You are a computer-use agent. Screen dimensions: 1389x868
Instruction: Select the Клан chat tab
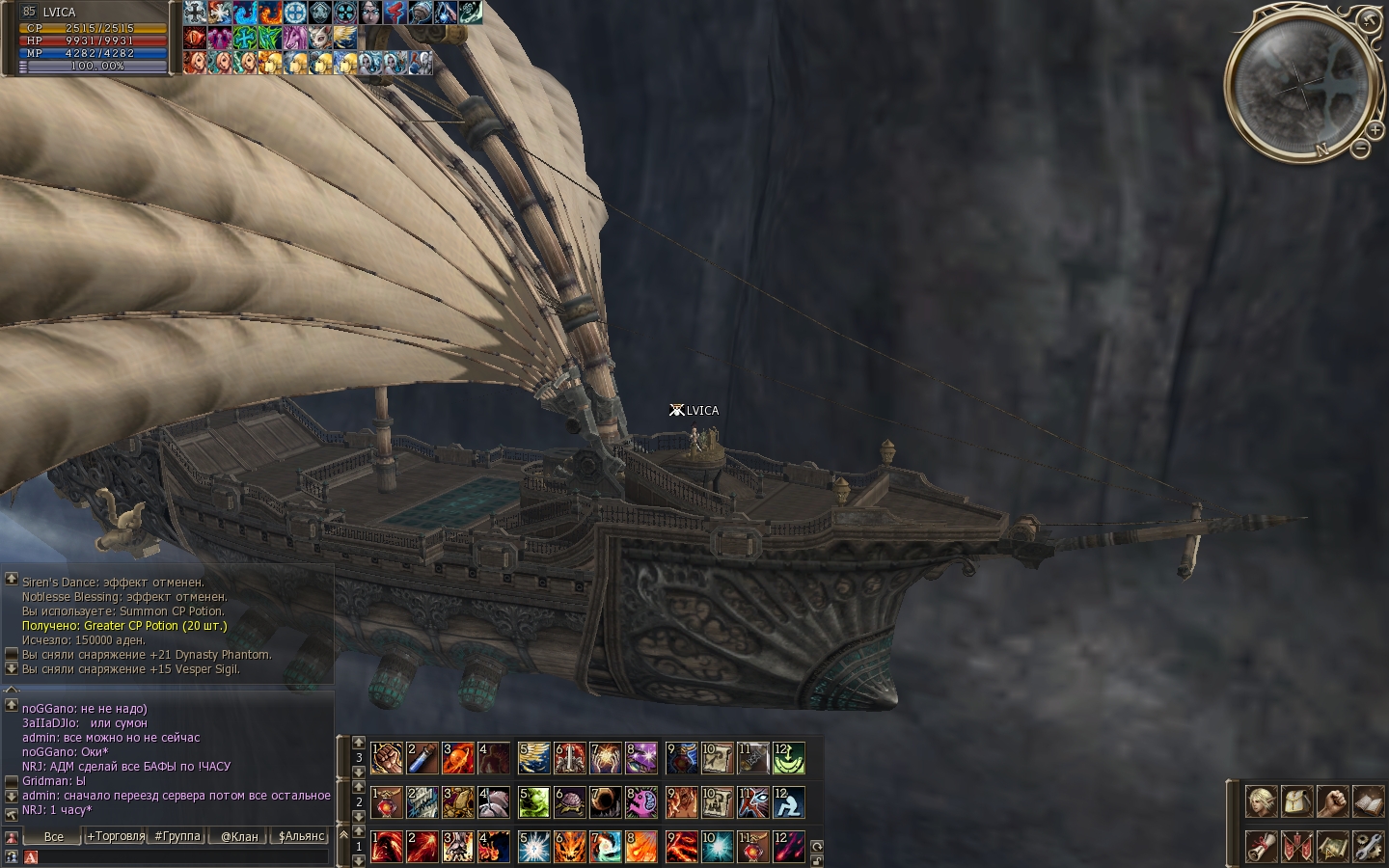click(239, 836)
